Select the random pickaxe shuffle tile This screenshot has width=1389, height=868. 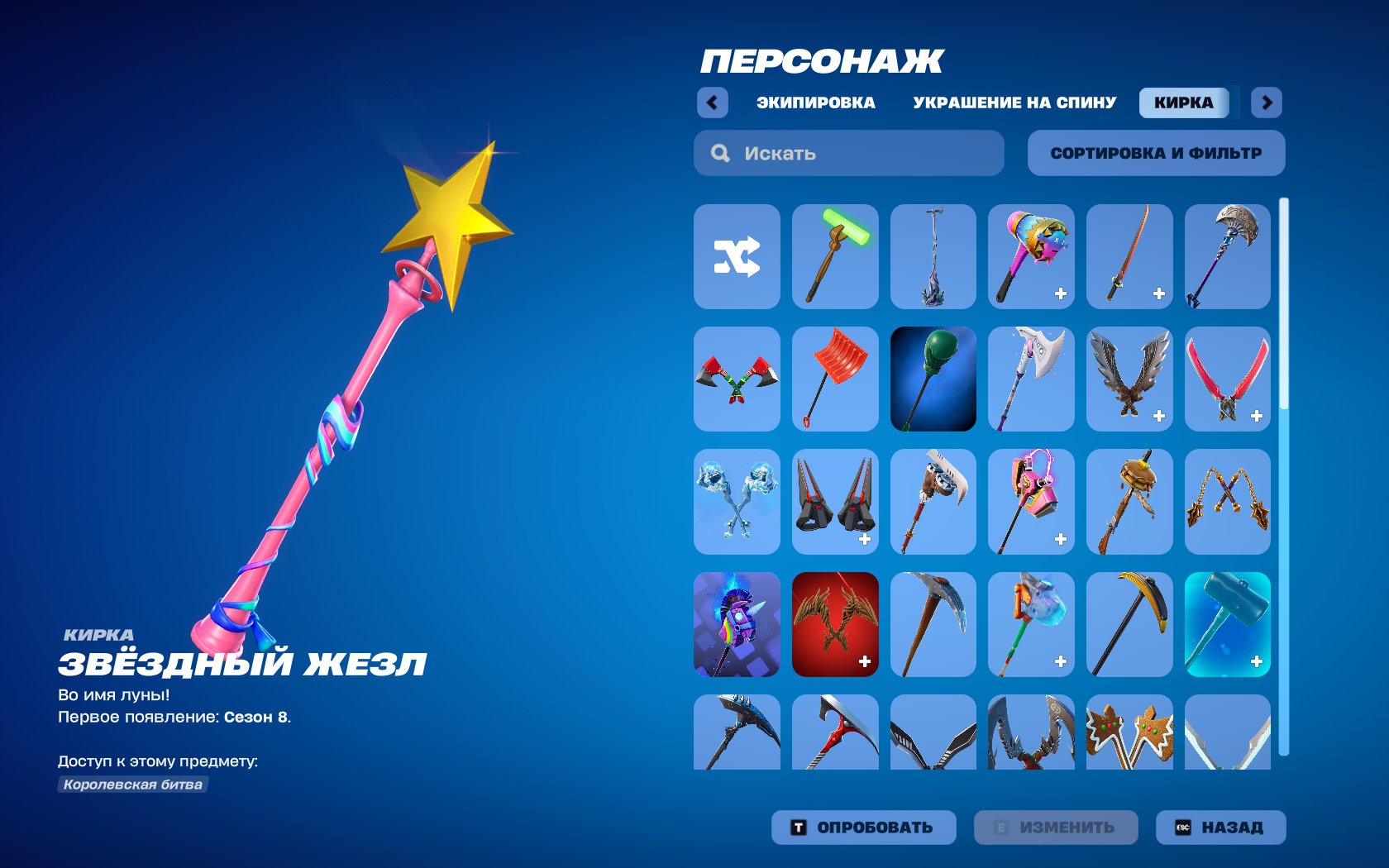736,256
